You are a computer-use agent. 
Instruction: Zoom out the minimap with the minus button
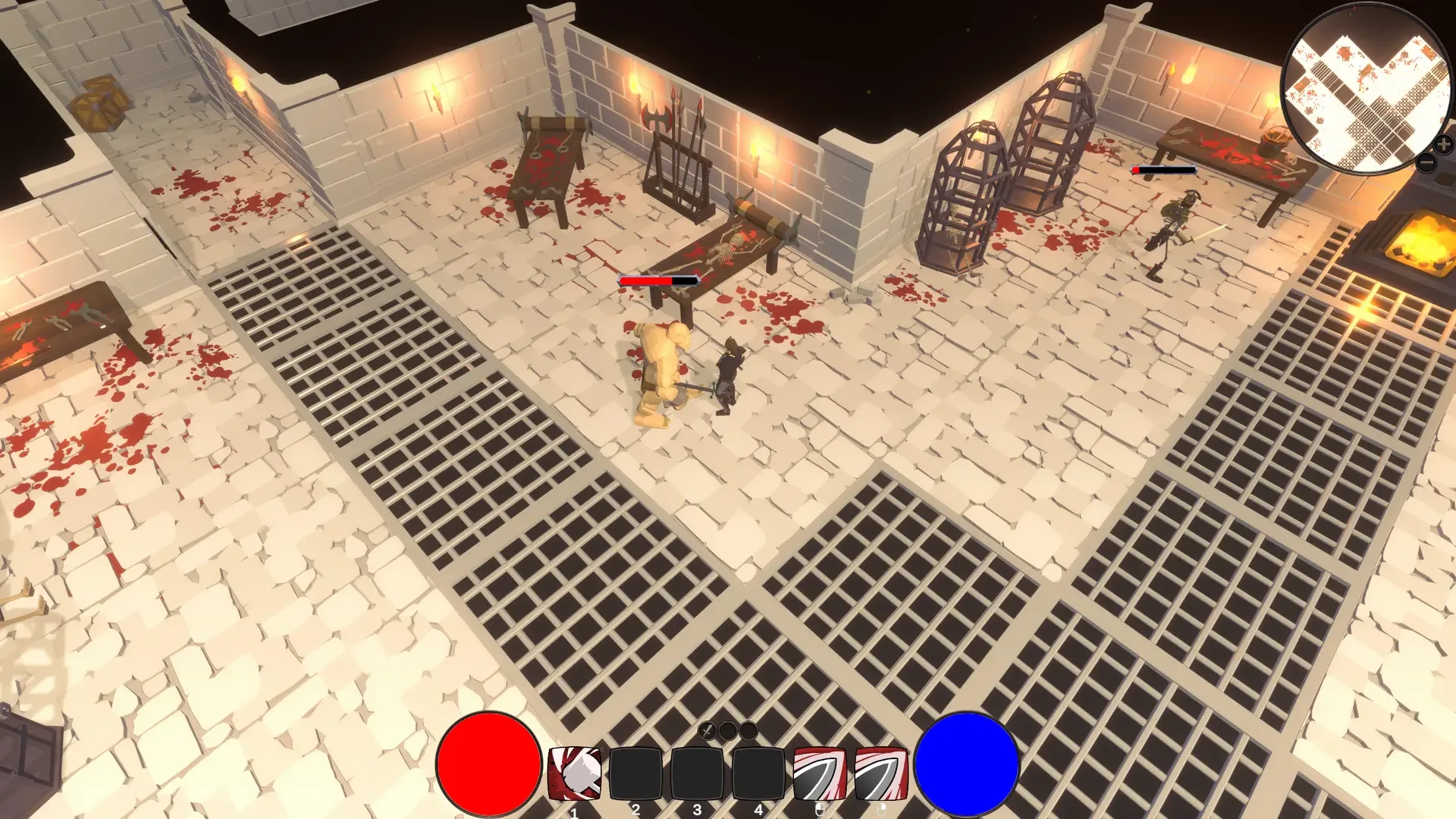point(1426,162)
